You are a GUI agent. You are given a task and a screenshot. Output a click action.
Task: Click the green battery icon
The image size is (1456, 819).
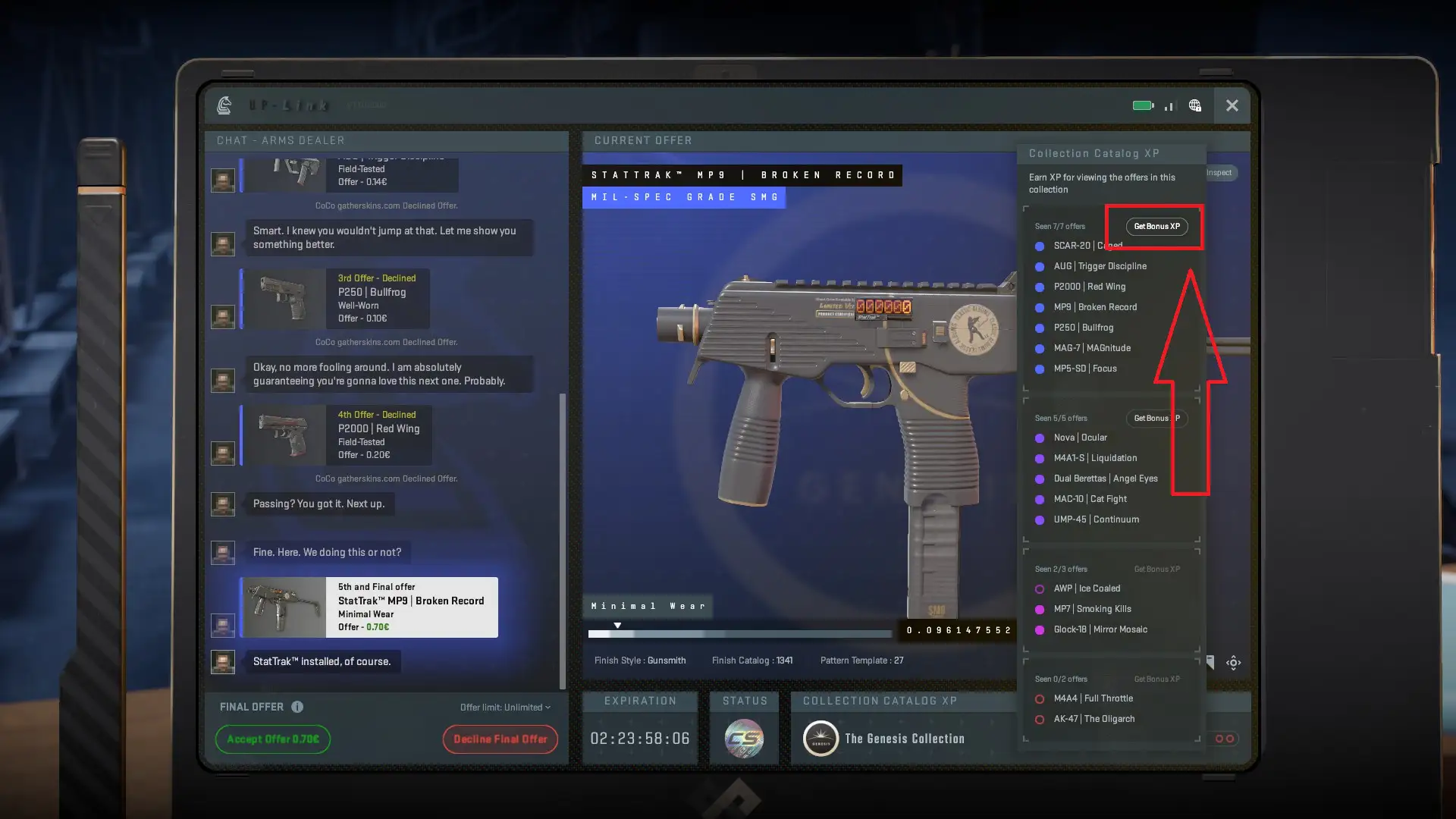1141,105
